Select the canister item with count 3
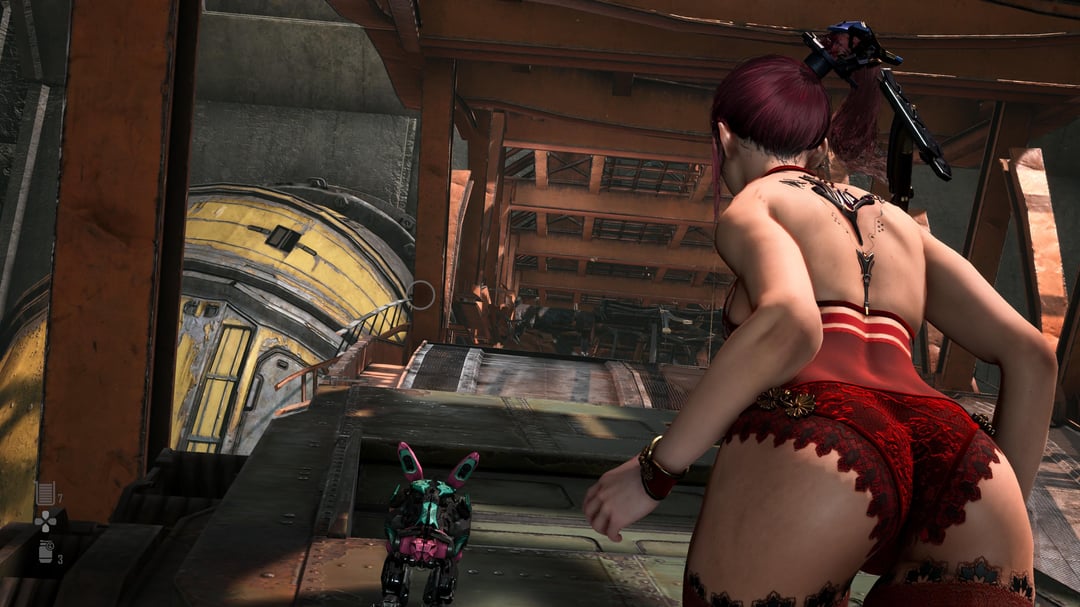 tap(45, 551)
